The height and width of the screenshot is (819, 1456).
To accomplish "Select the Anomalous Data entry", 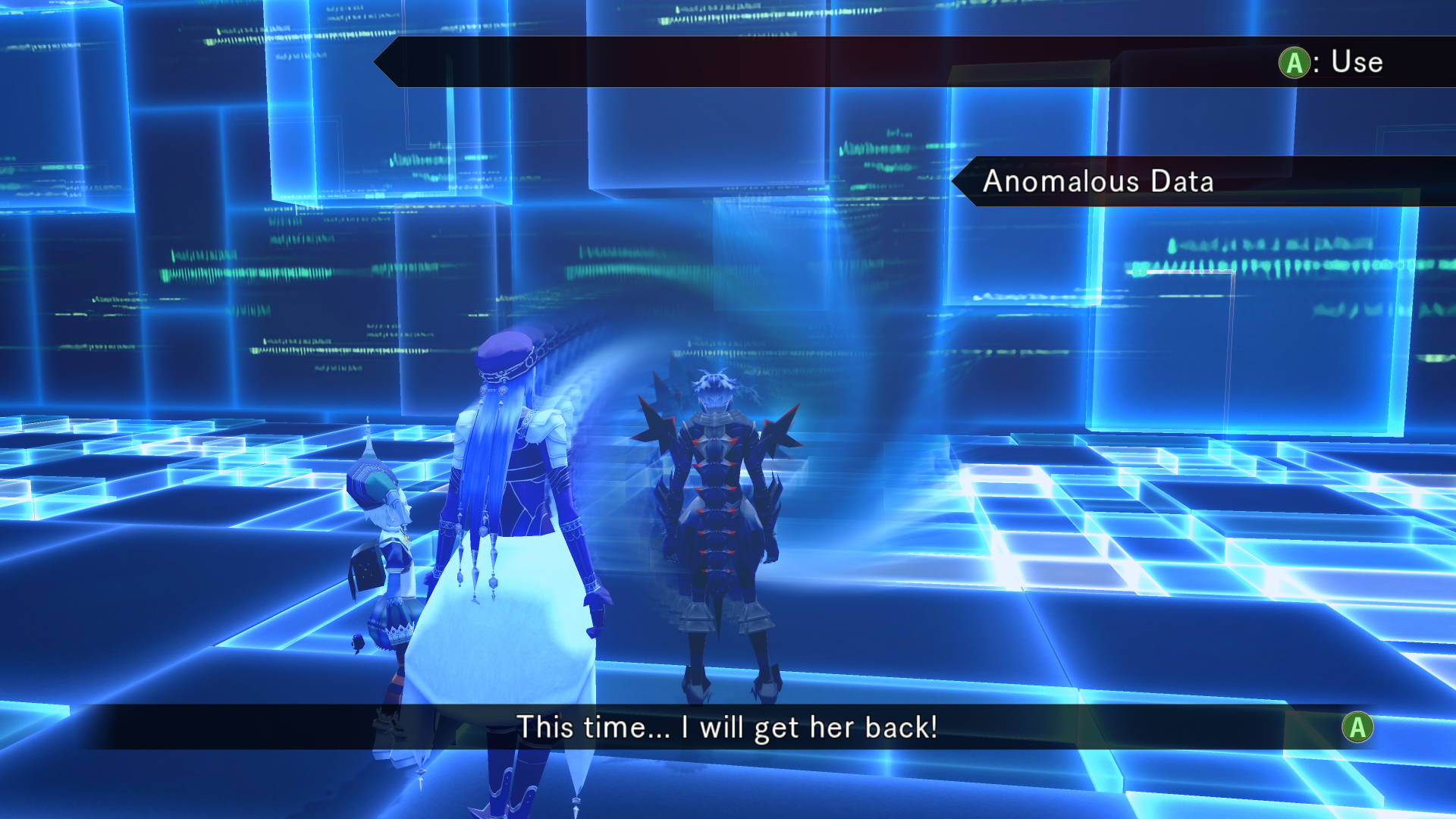I will click(1098, 181).
